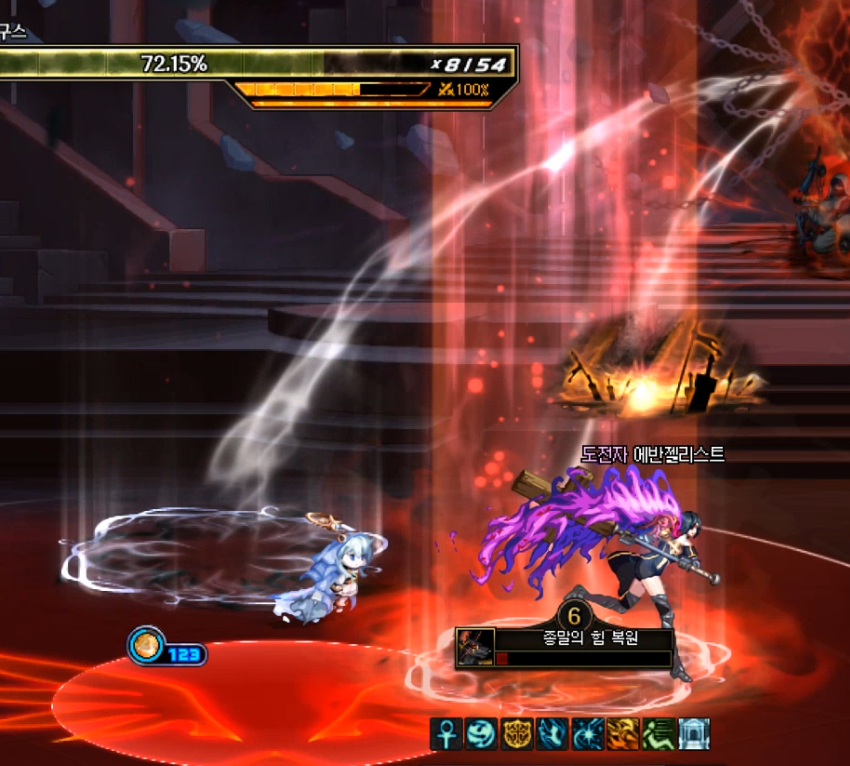This screenshot has height=766, width=850.
Task: Select the blue ankh buff icon
Action: click(x=447, y=734)
